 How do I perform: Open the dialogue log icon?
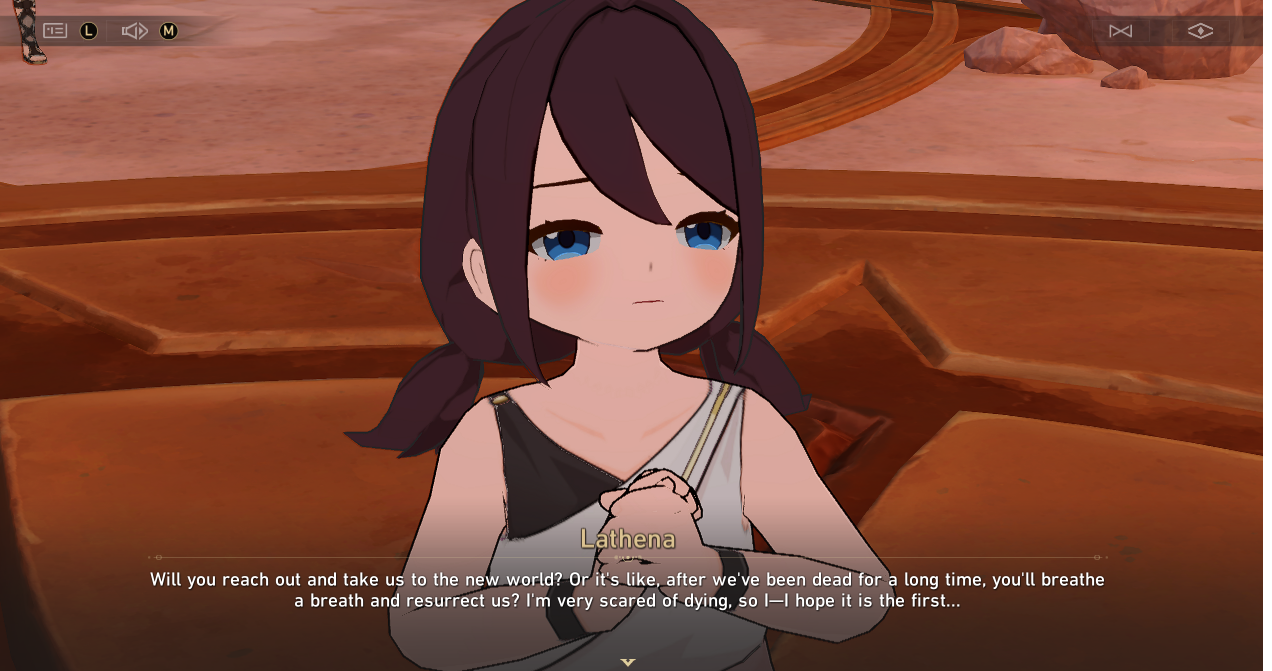pyautogui.click(x=55, y=31)
